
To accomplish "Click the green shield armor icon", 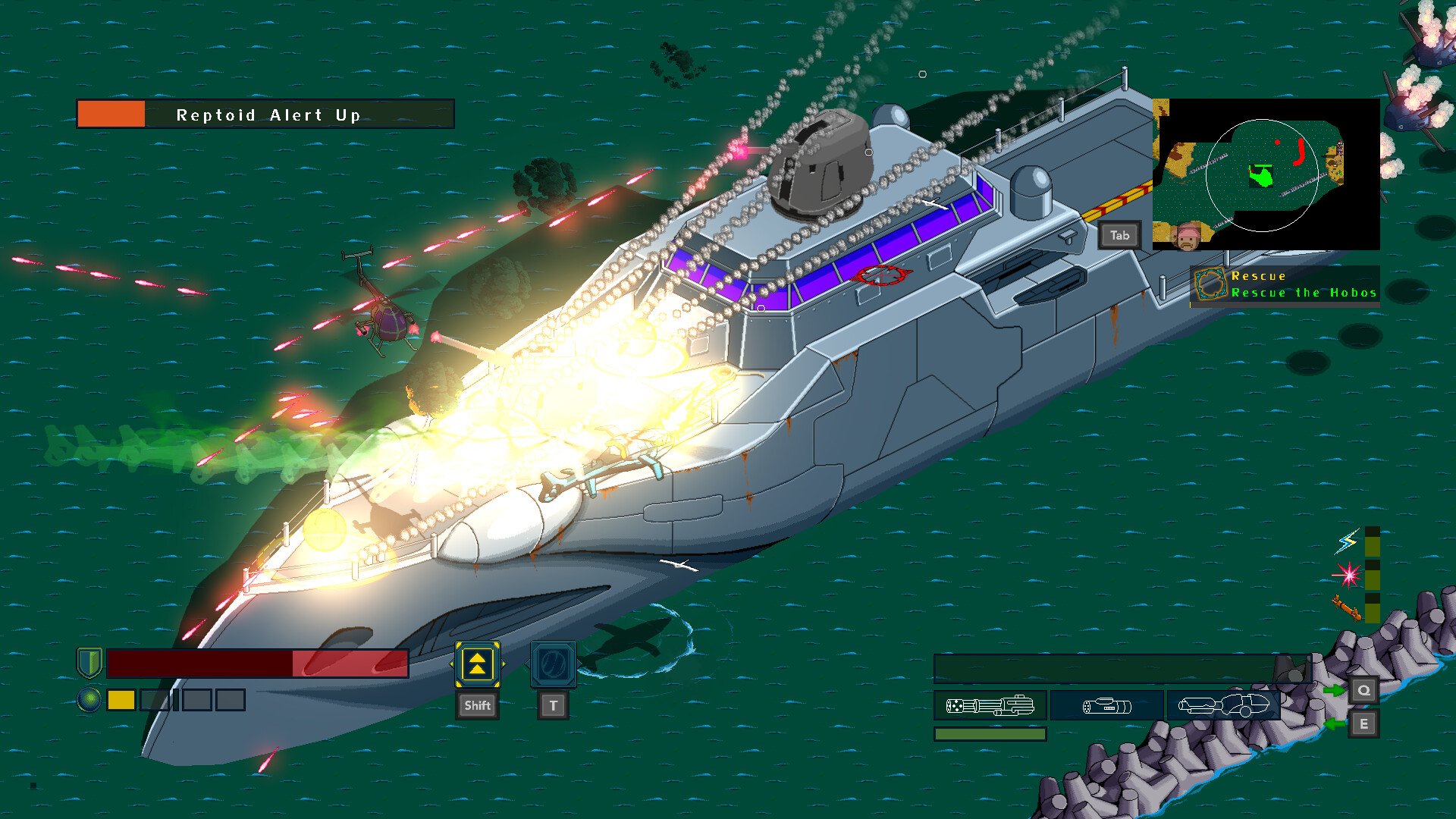I will point(89,662).
